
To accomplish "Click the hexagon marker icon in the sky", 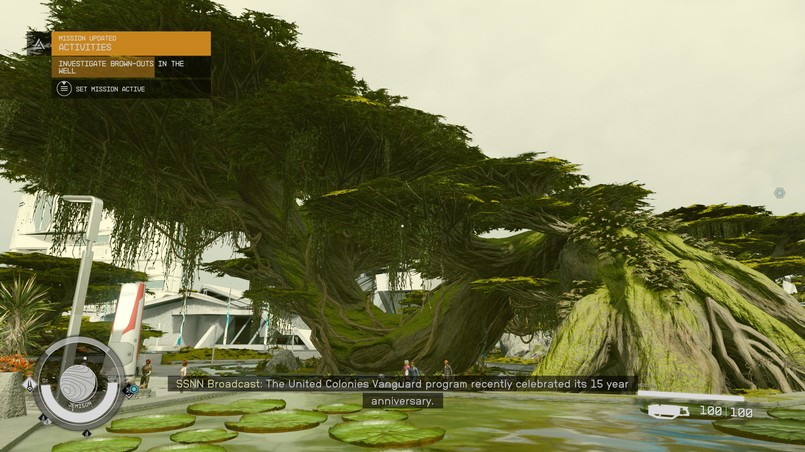I will pyautogui.click(x=779, y=193).
